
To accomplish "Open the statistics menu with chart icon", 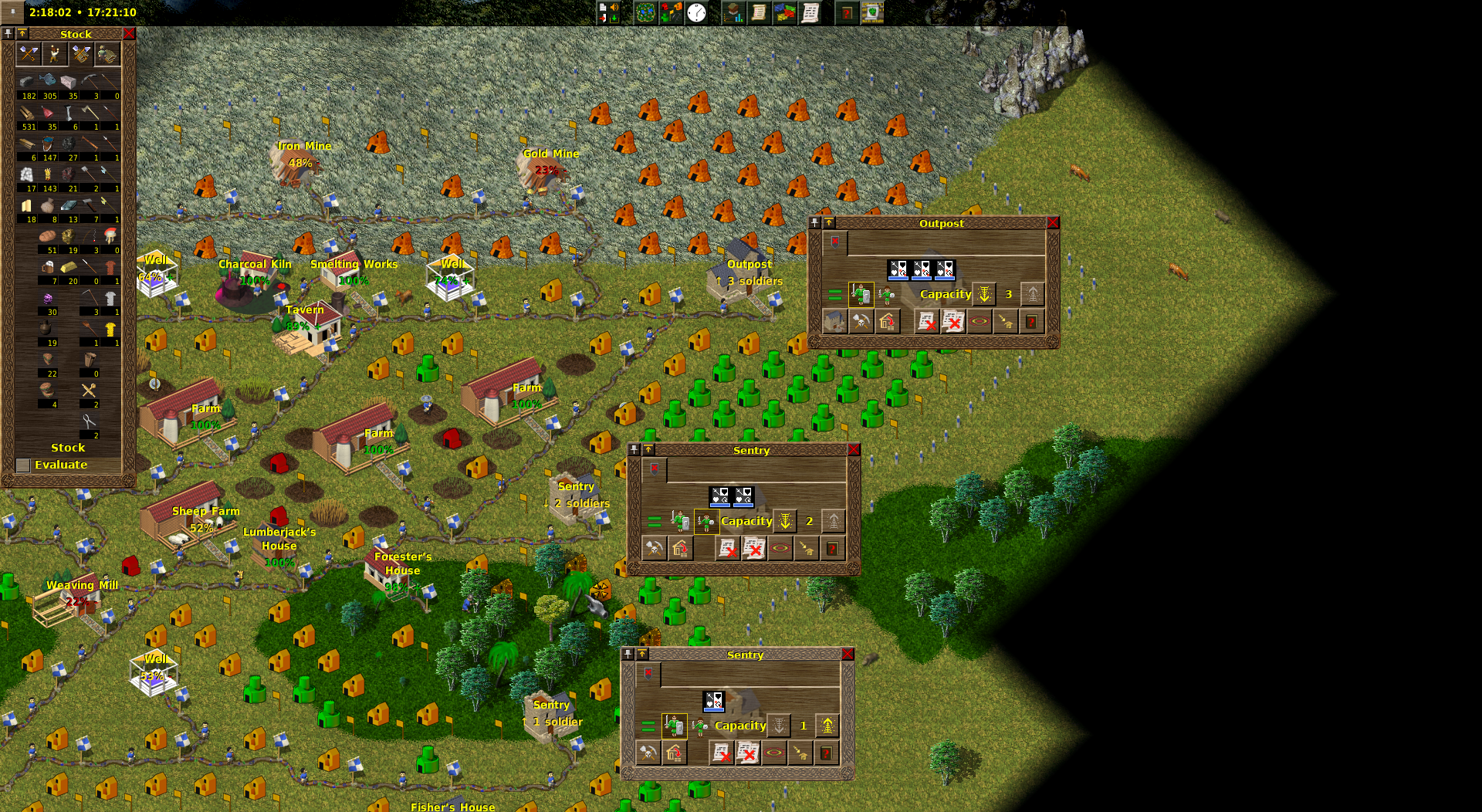I will tap(733, 12).
